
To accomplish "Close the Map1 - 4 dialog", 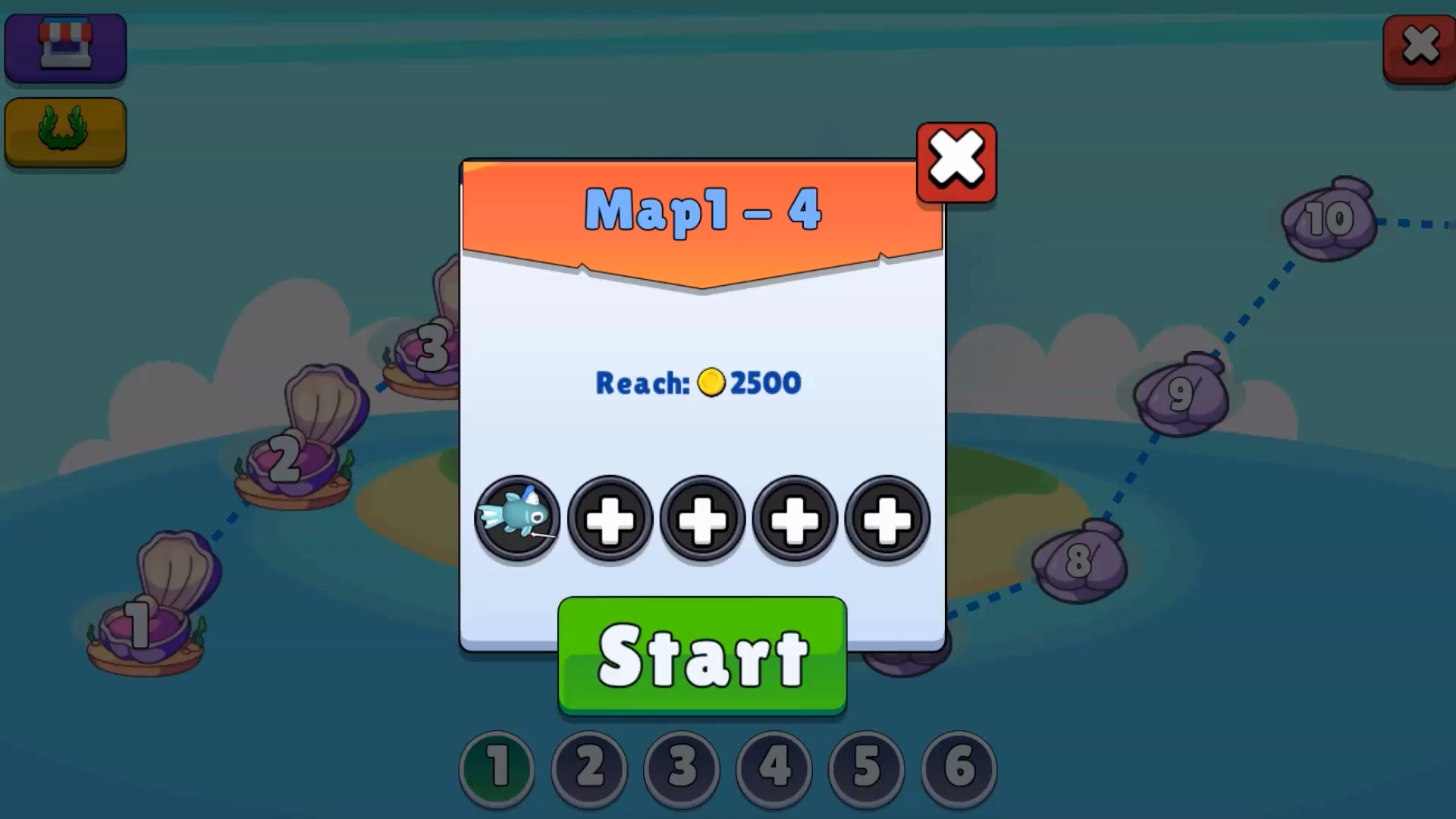I will pyautogui.click(x=955, y=161).
